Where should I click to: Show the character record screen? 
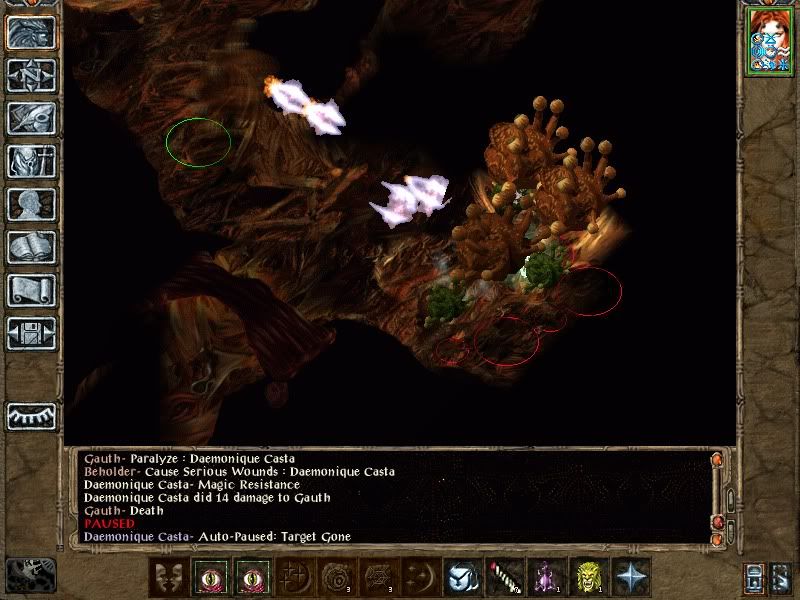coord(31,204)
